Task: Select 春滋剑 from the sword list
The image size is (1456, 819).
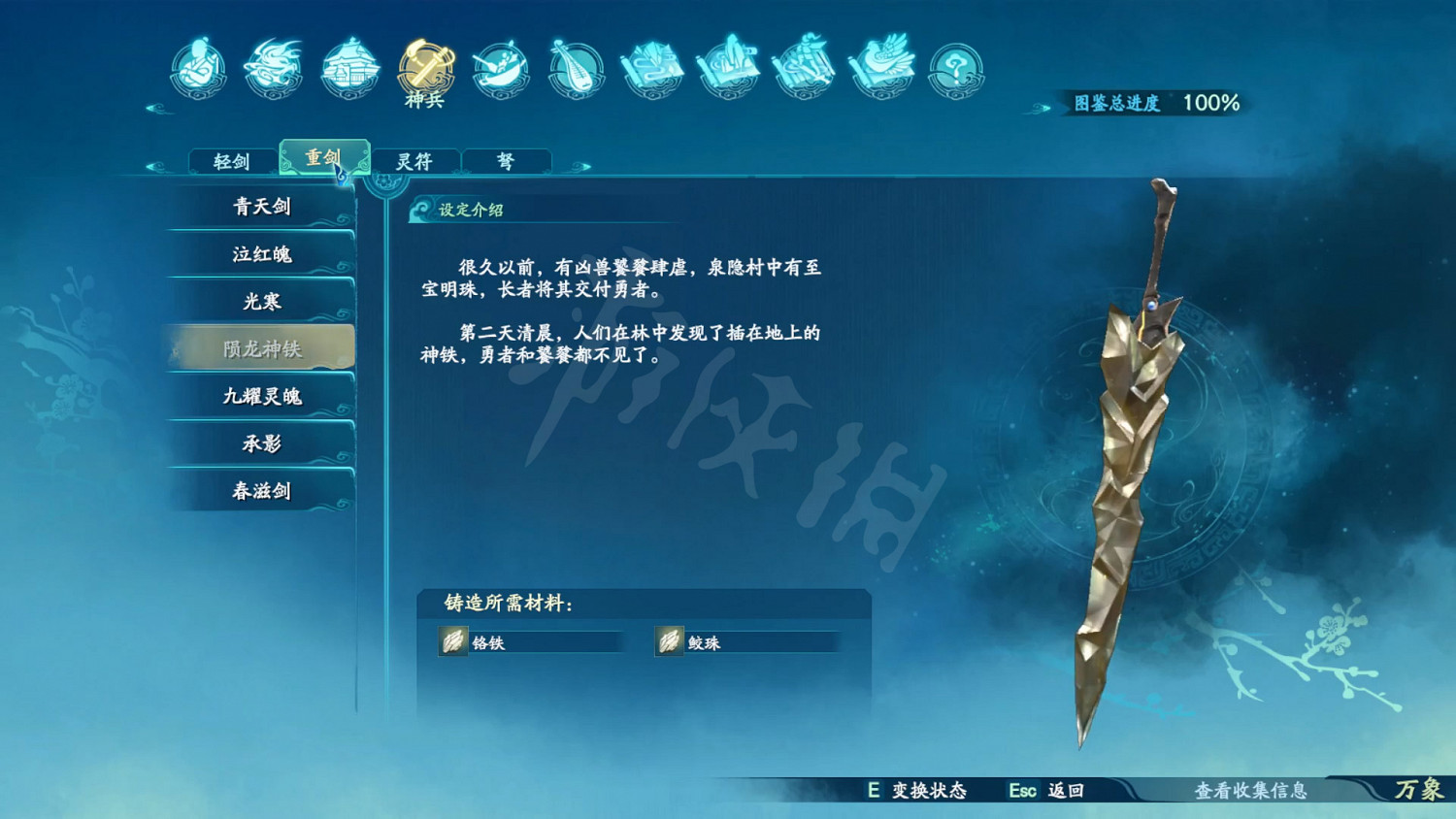Action: click(x=260, y=491)
